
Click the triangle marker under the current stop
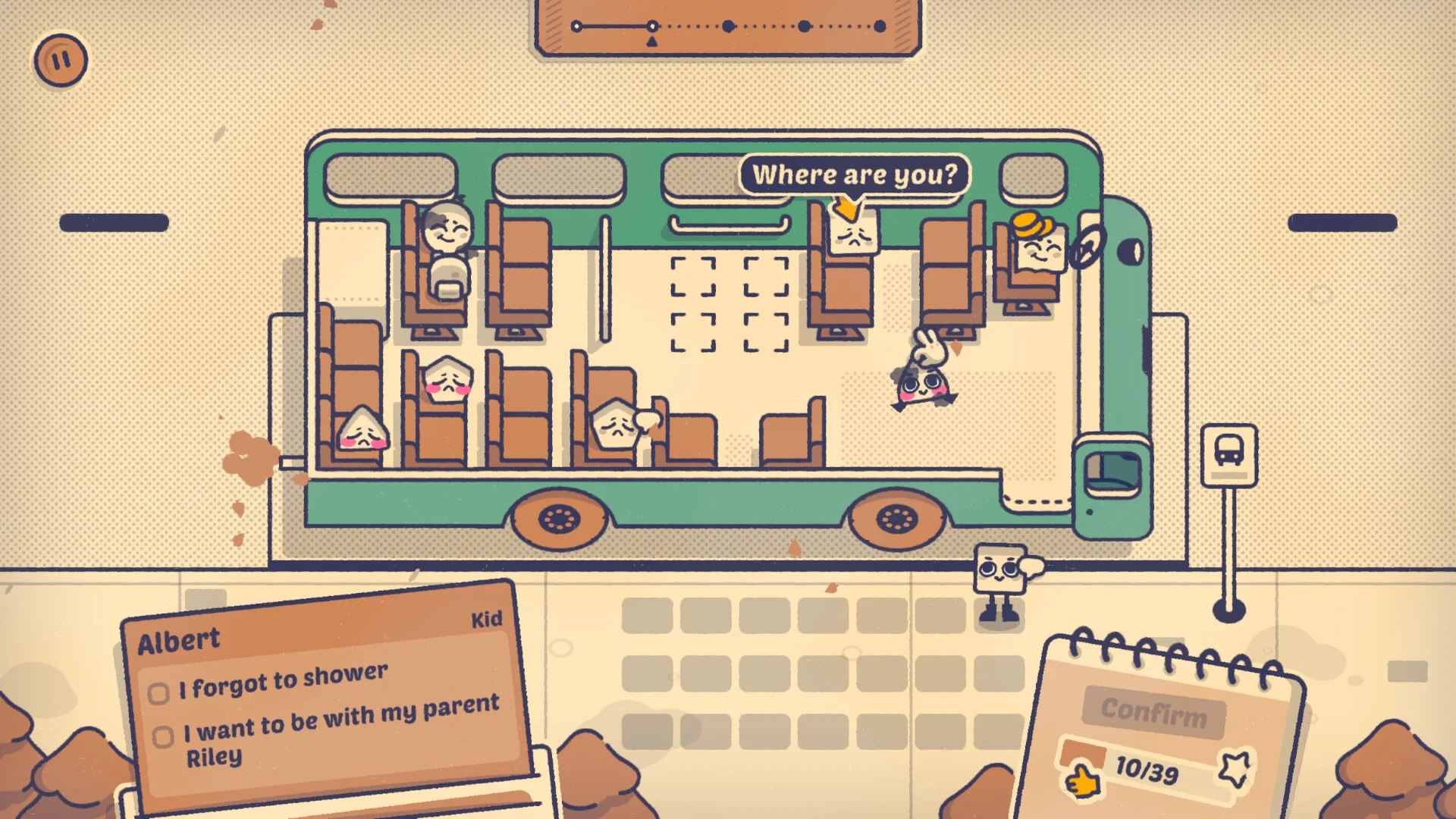[x=651, y=41]
